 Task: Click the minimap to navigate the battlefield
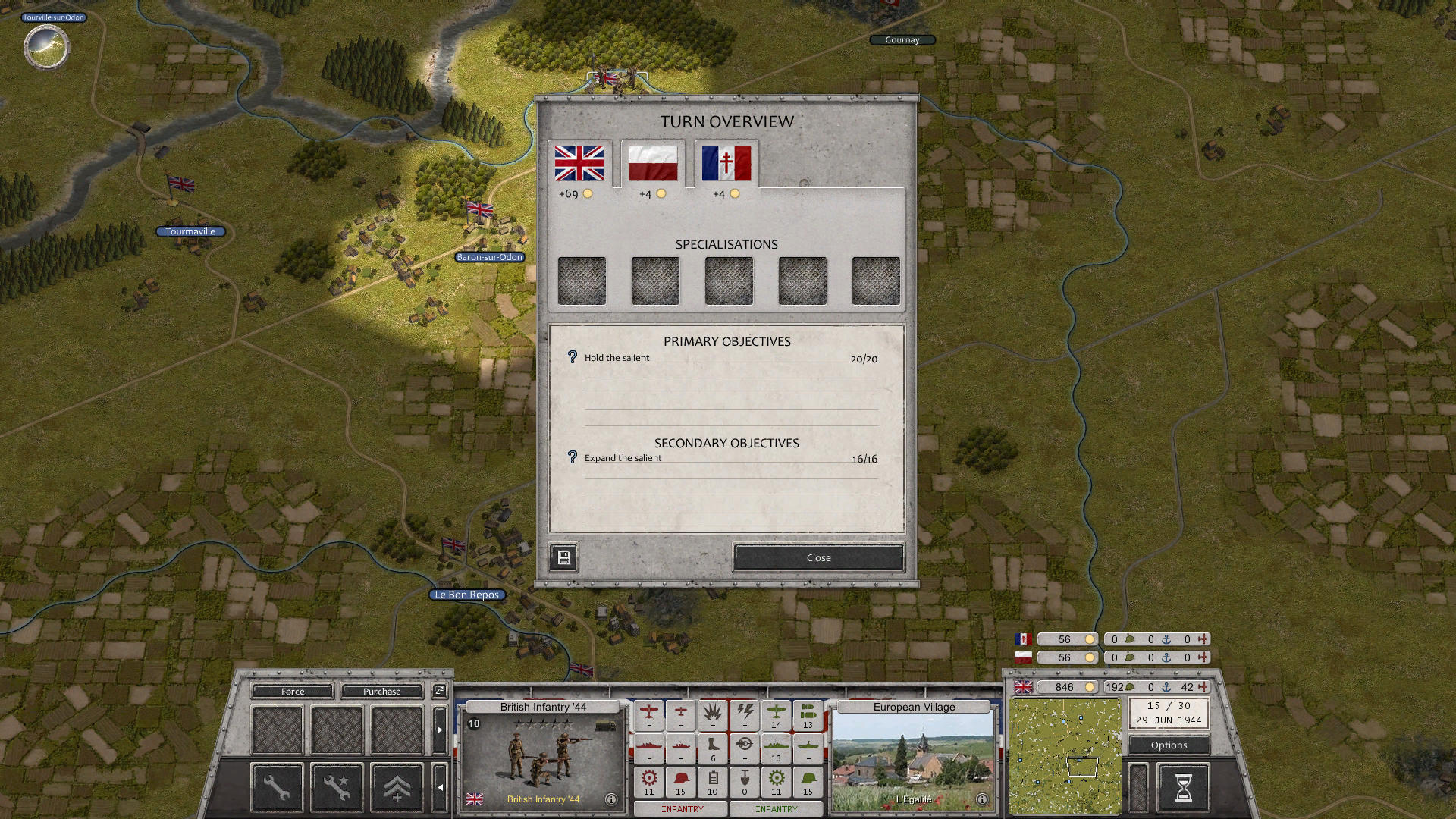[x=1064, y=755]
